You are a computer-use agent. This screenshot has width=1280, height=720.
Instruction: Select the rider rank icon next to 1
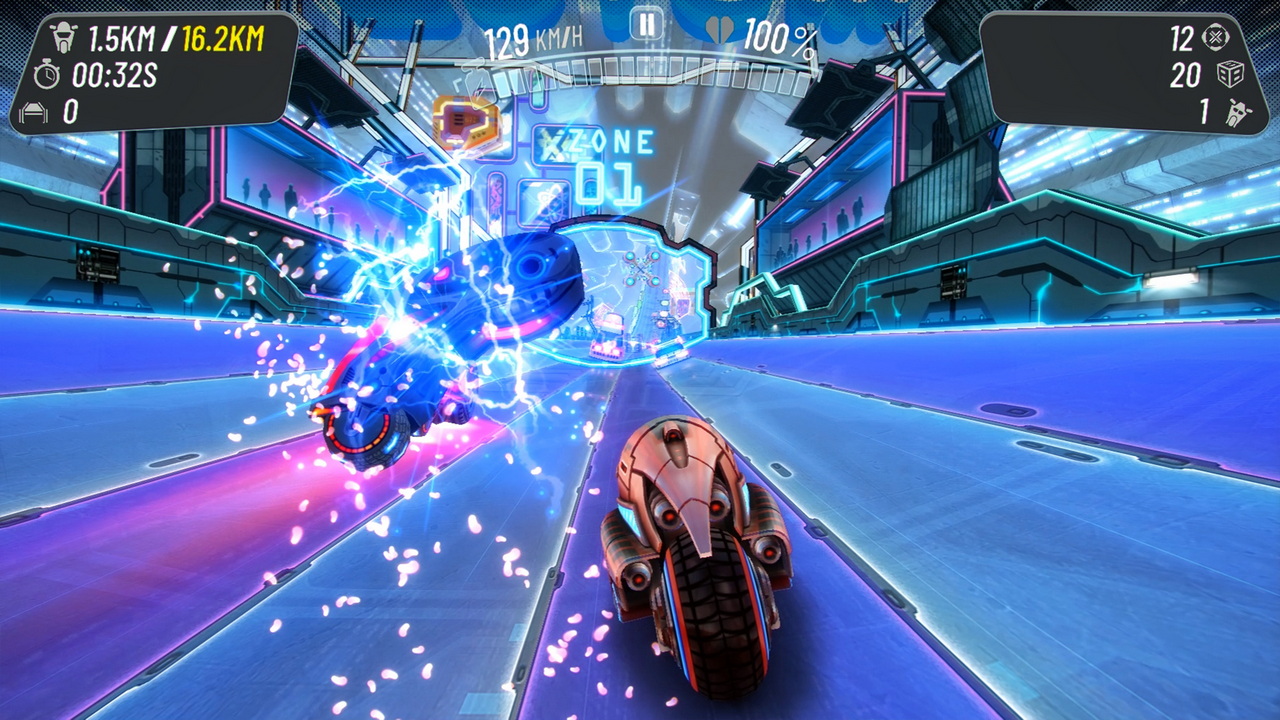tap(1237, 110)
